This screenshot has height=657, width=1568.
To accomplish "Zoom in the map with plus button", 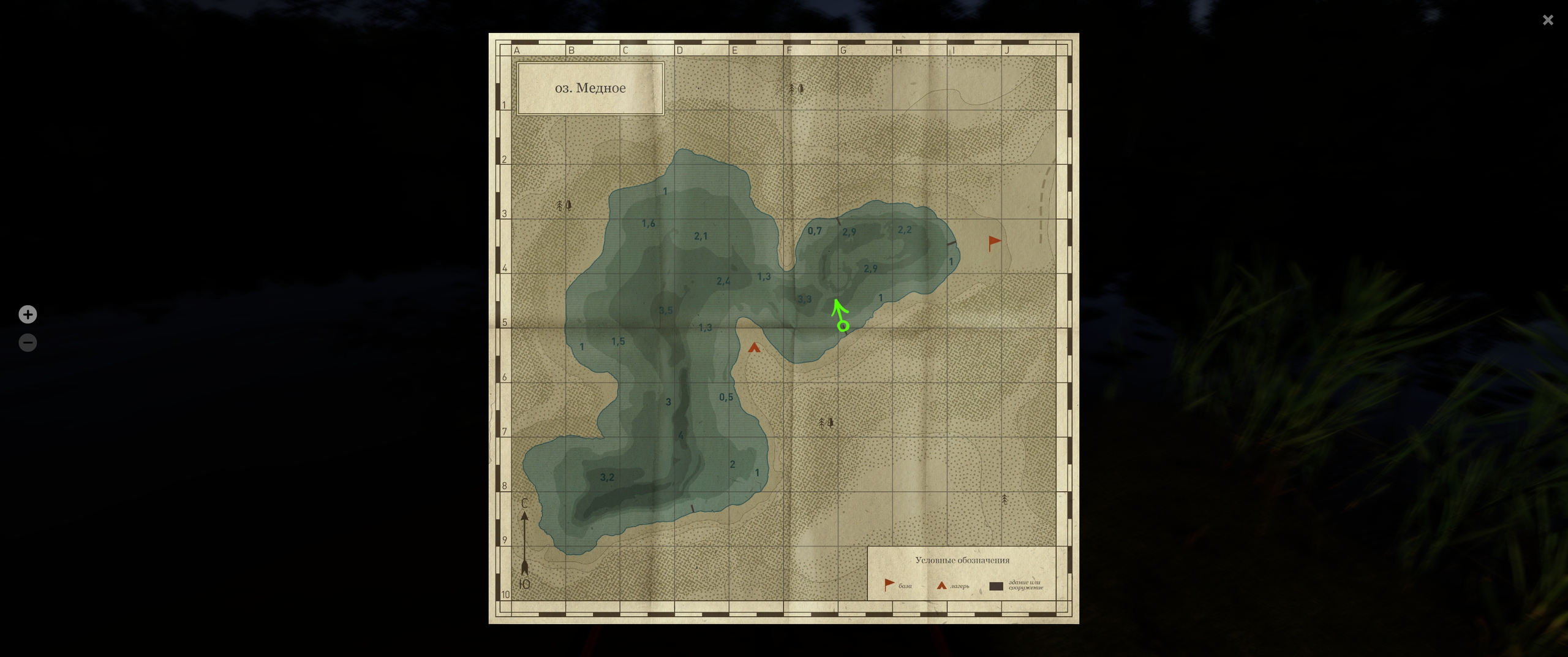I will (28, 314).
